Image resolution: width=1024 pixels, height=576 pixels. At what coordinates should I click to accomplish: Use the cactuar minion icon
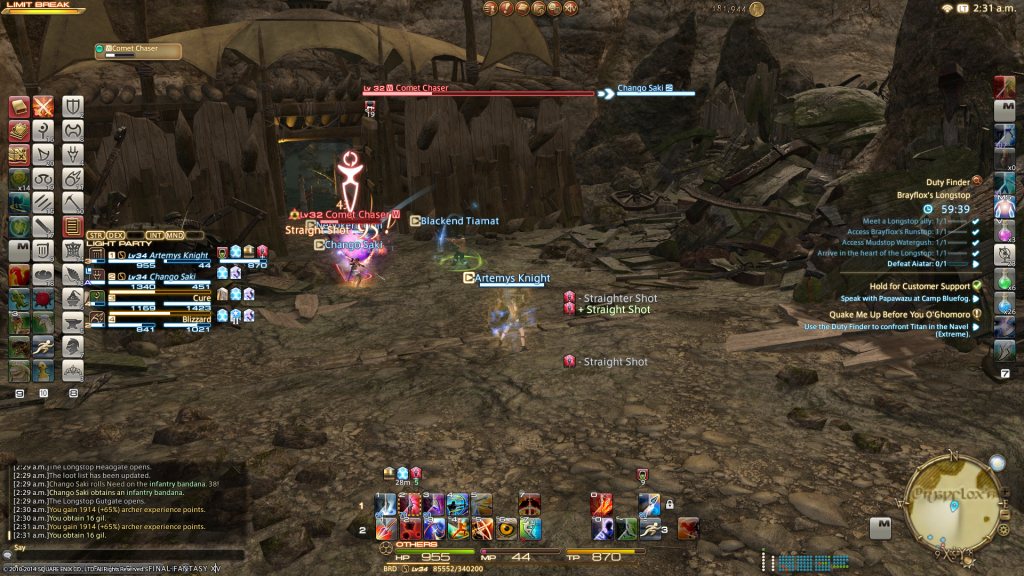click(x=19, y=299)
